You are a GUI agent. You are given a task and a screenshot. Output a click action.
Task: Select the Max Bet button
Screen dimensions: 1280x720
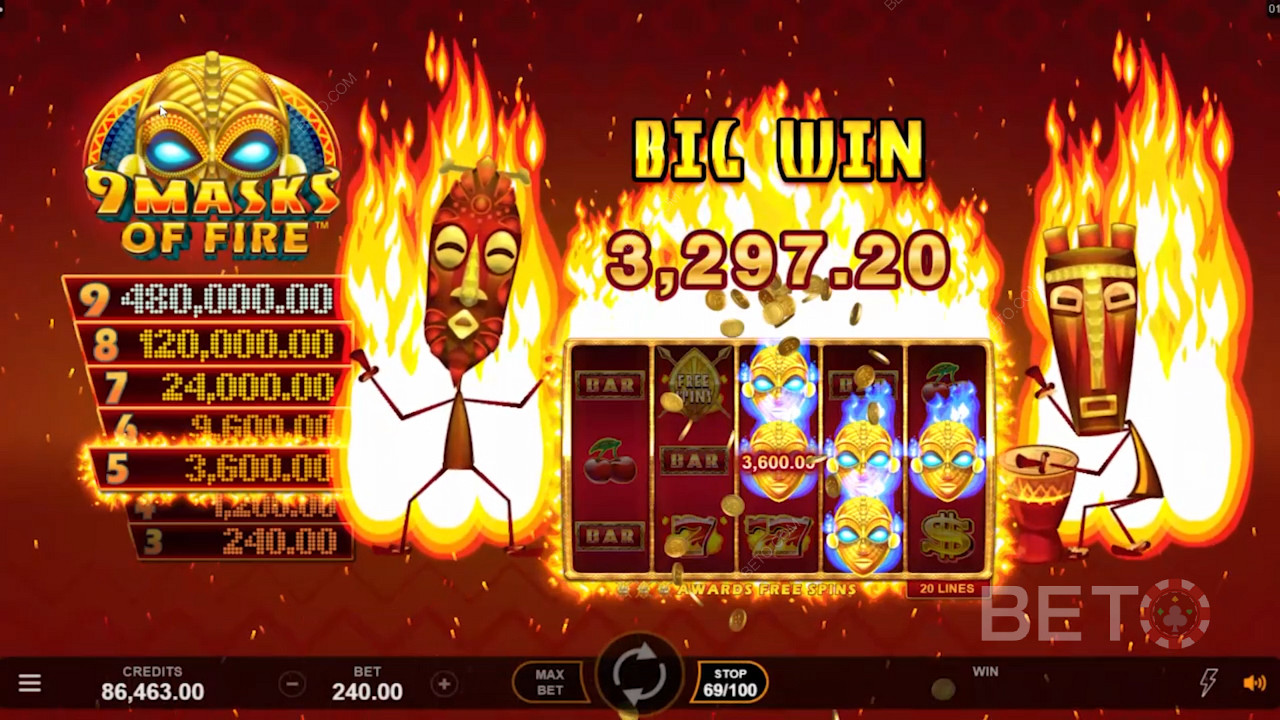tap(549, 682)
